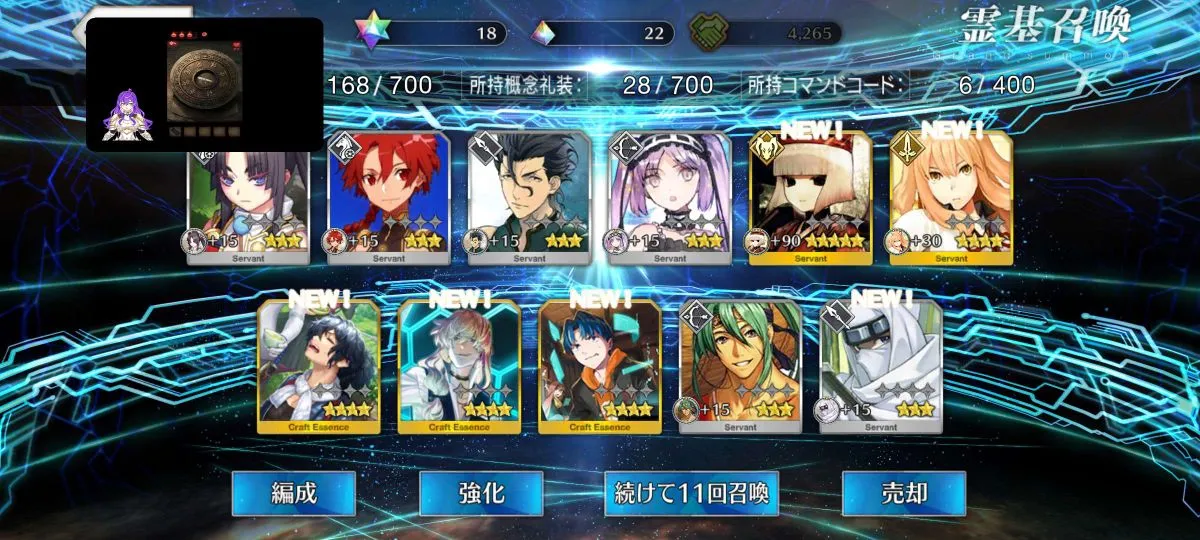Go to the 強化 enhancement screen
This screenshot has width=1200, height=540.
click(x=481, y=493)
